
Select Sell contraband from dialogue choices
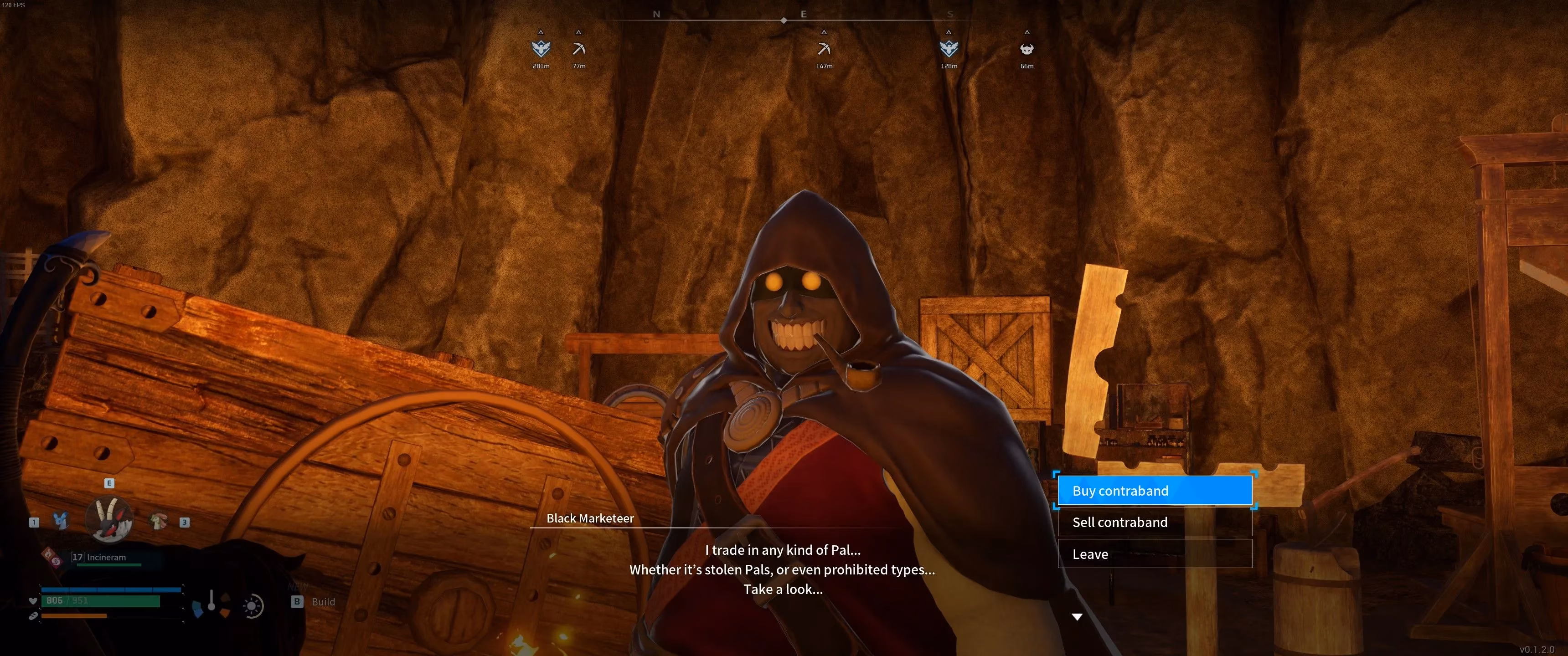coord(1154,522)
